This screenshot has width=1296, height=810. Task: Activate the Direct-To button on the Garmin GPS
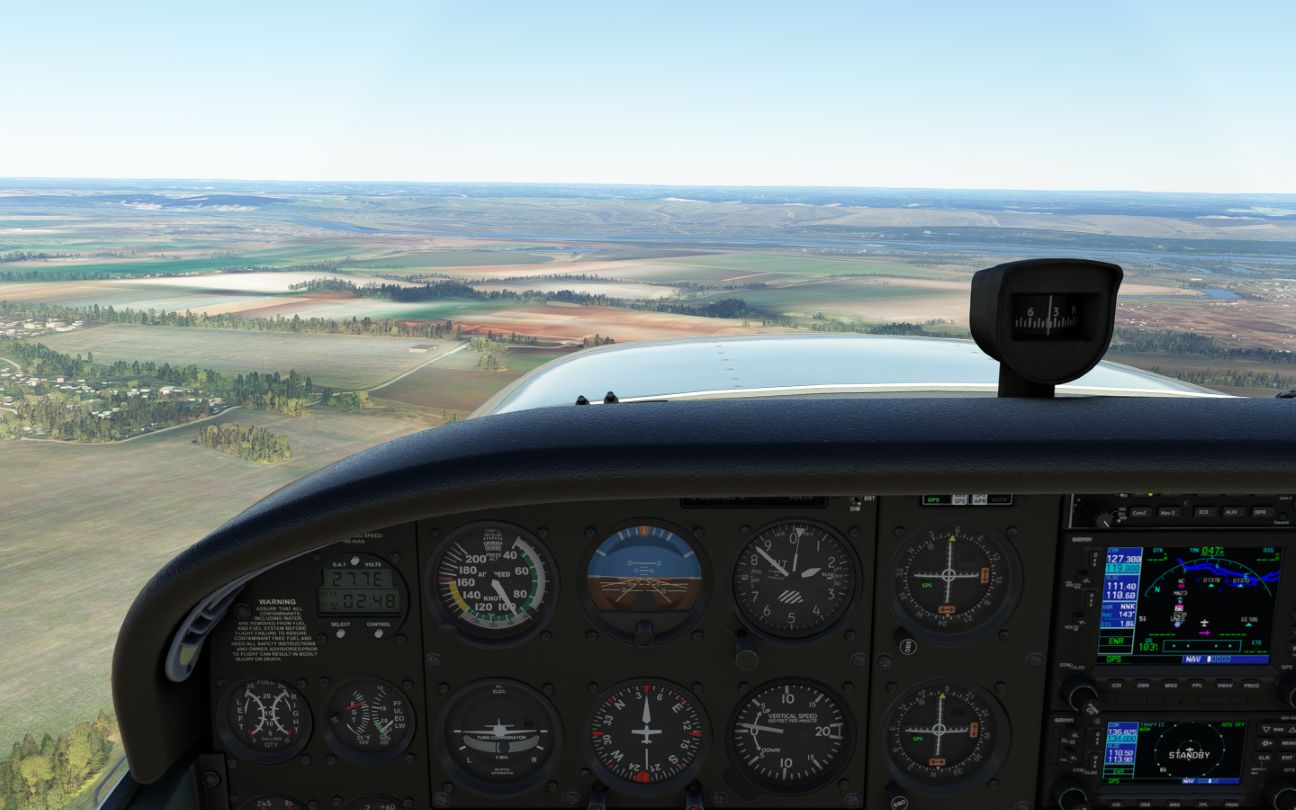click(x=1265, y=743)
